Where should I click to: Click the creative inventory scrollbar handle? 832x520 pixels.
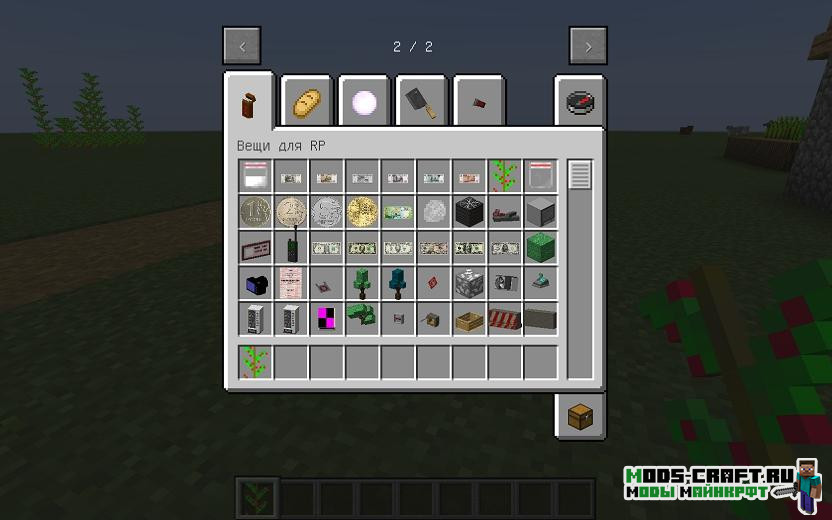click(x=580, y=176)
